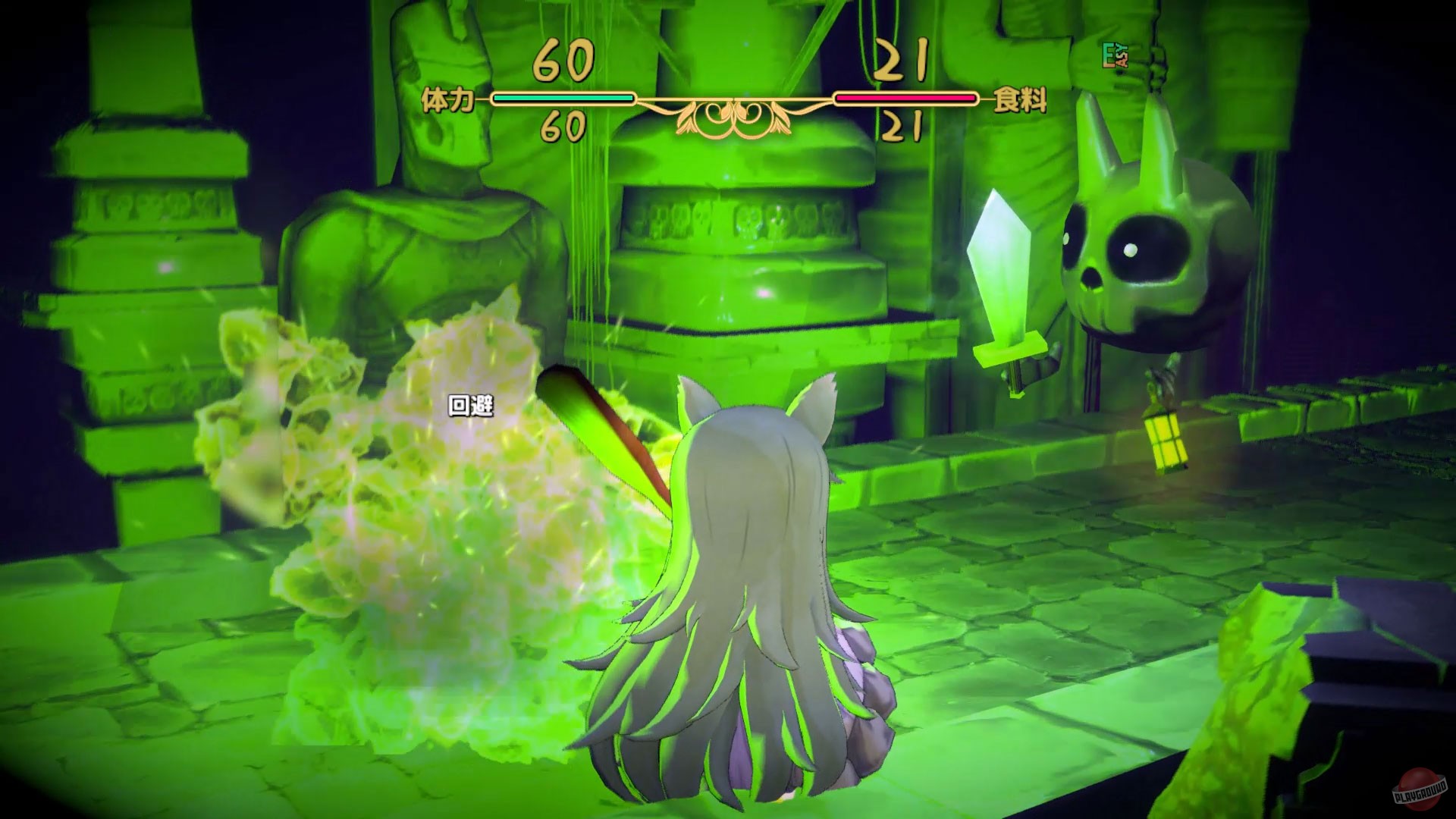Click the EASY difficulty badge
Screen dimensions: 1456x819
coord(1116,57)
